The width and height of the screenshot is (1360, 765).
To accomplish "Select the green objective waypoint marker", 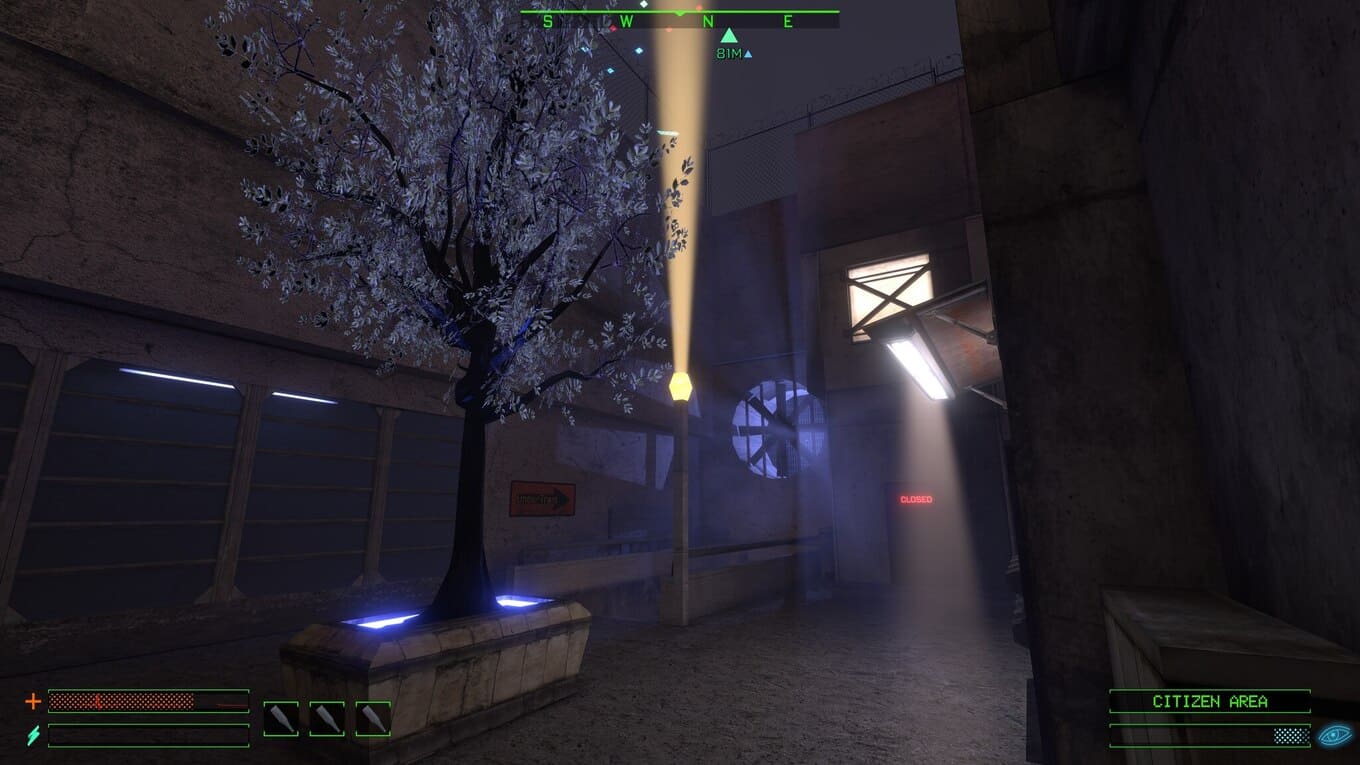I will [x=729, y=36].
